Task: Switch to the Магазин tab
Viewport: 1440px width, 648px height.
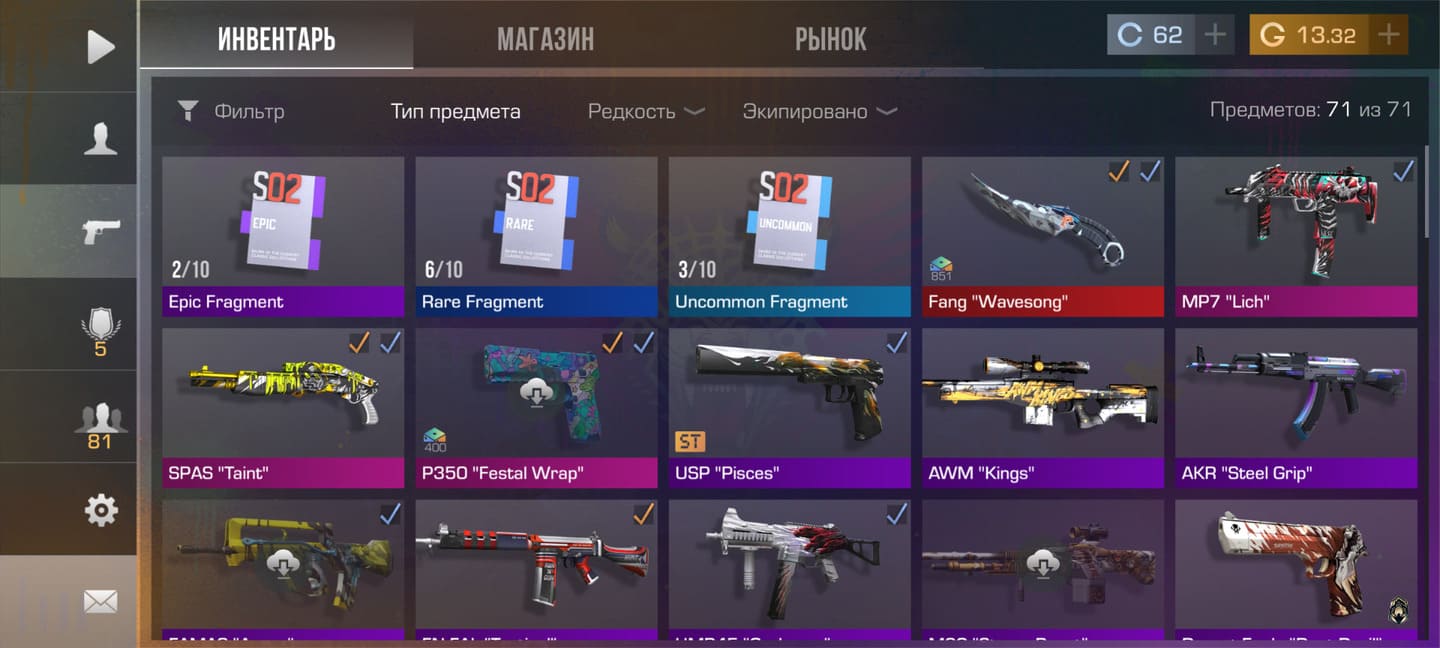Action: 545,39
